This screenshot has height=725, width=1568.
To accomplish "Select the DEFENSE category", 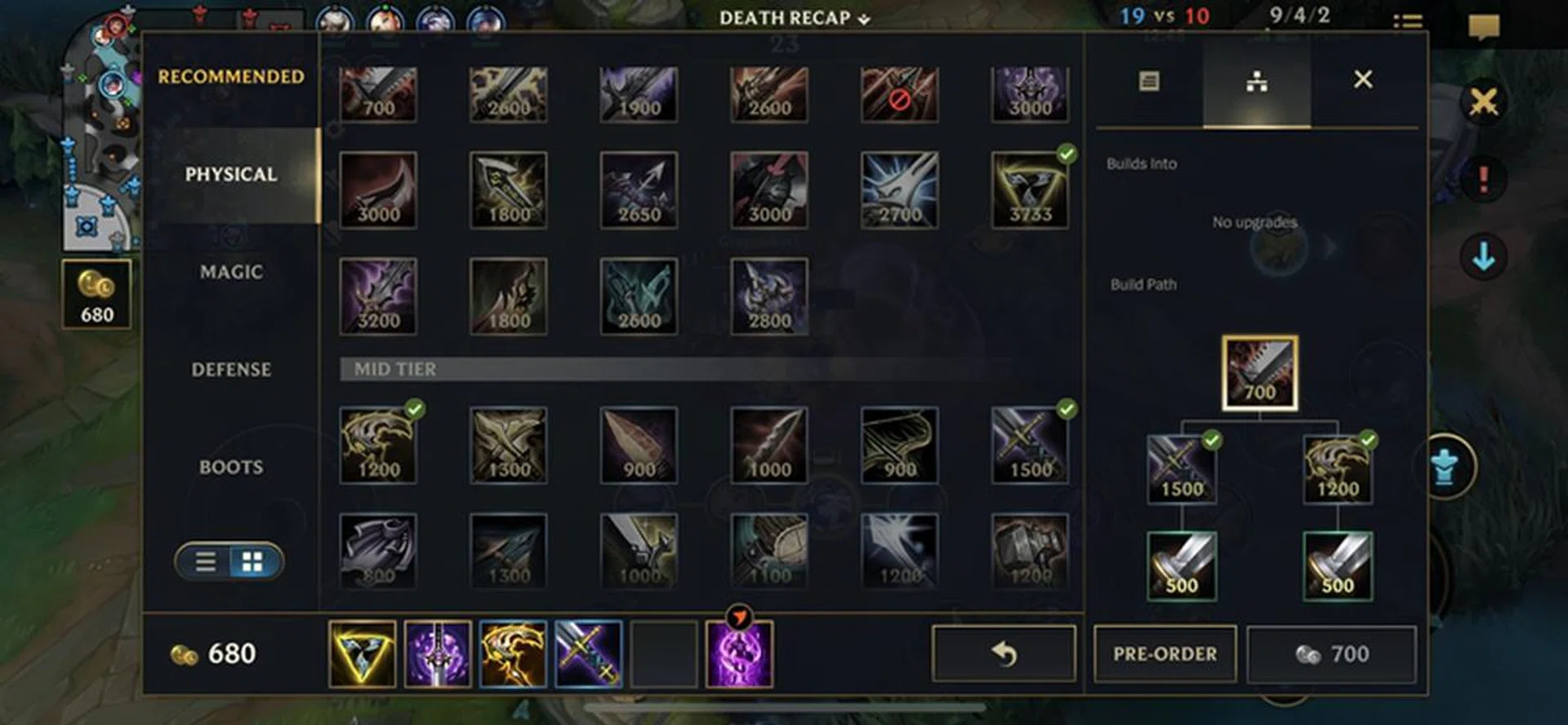I will (x=231, y=370).
